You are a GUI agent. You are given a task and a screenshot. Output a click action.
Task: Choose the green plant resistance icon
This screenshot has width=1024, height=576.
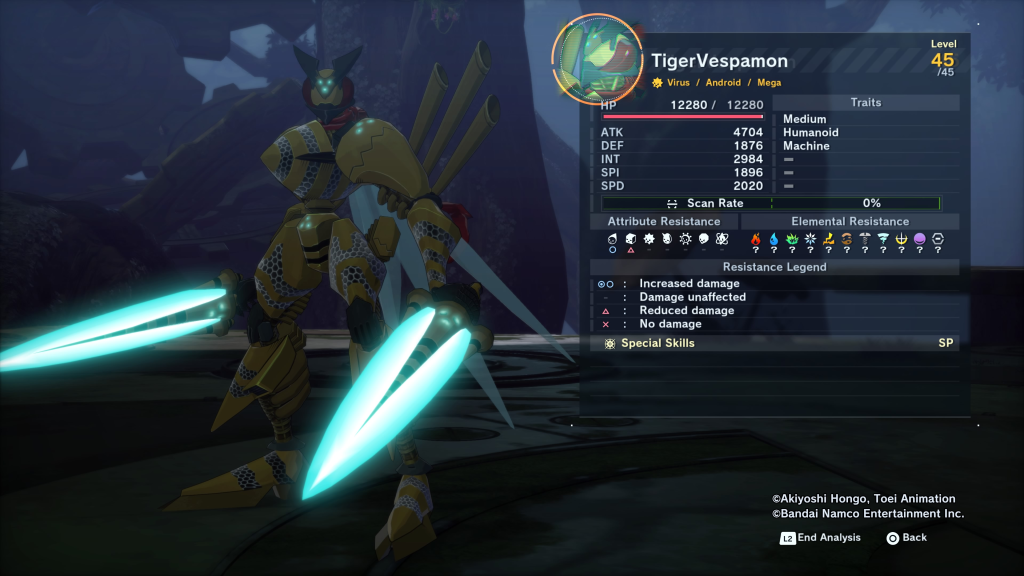[x=792, y=239]
